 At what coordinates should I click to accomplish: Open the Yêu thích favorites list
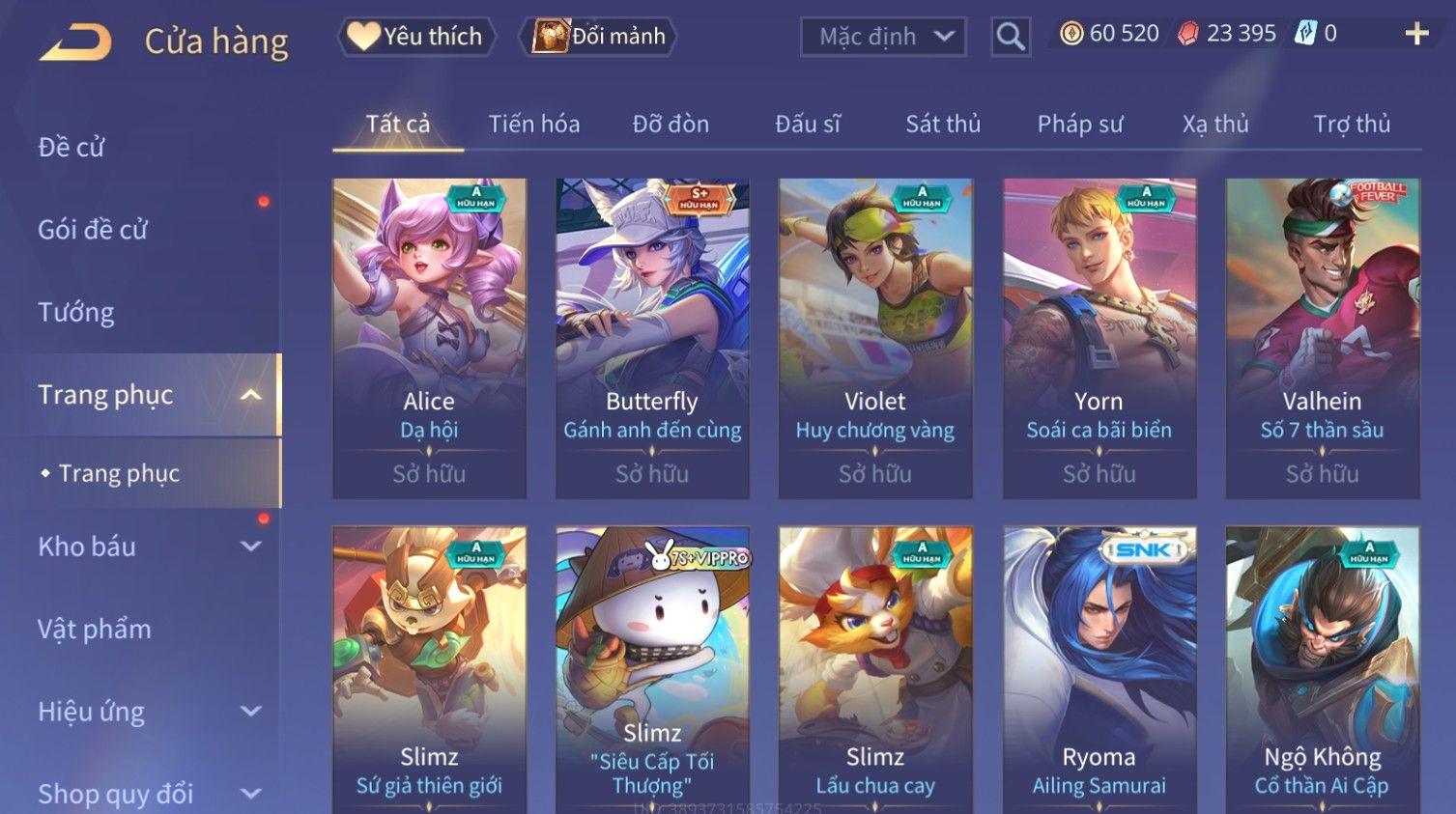point(416,37)
